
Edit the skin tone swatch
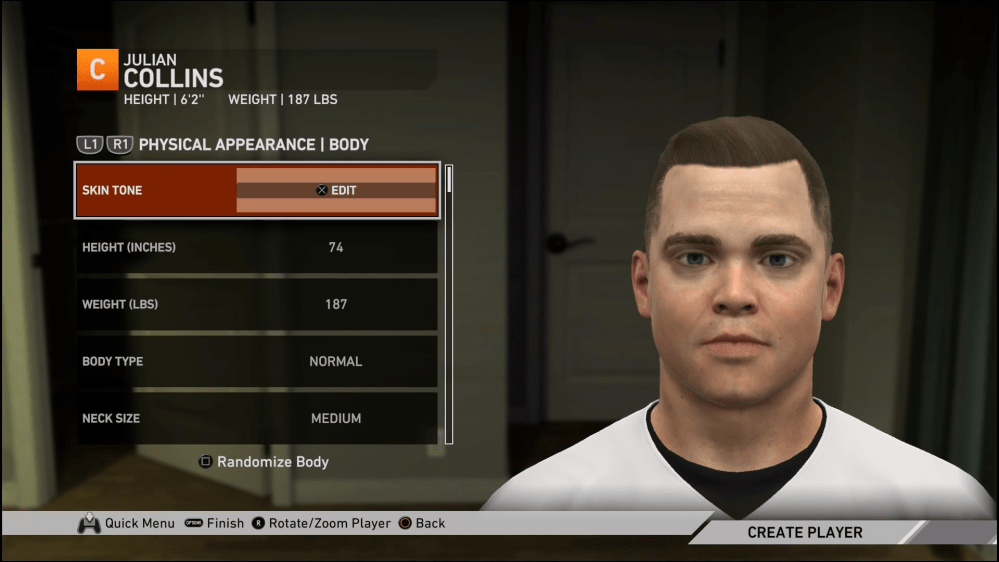coord(336,190)
